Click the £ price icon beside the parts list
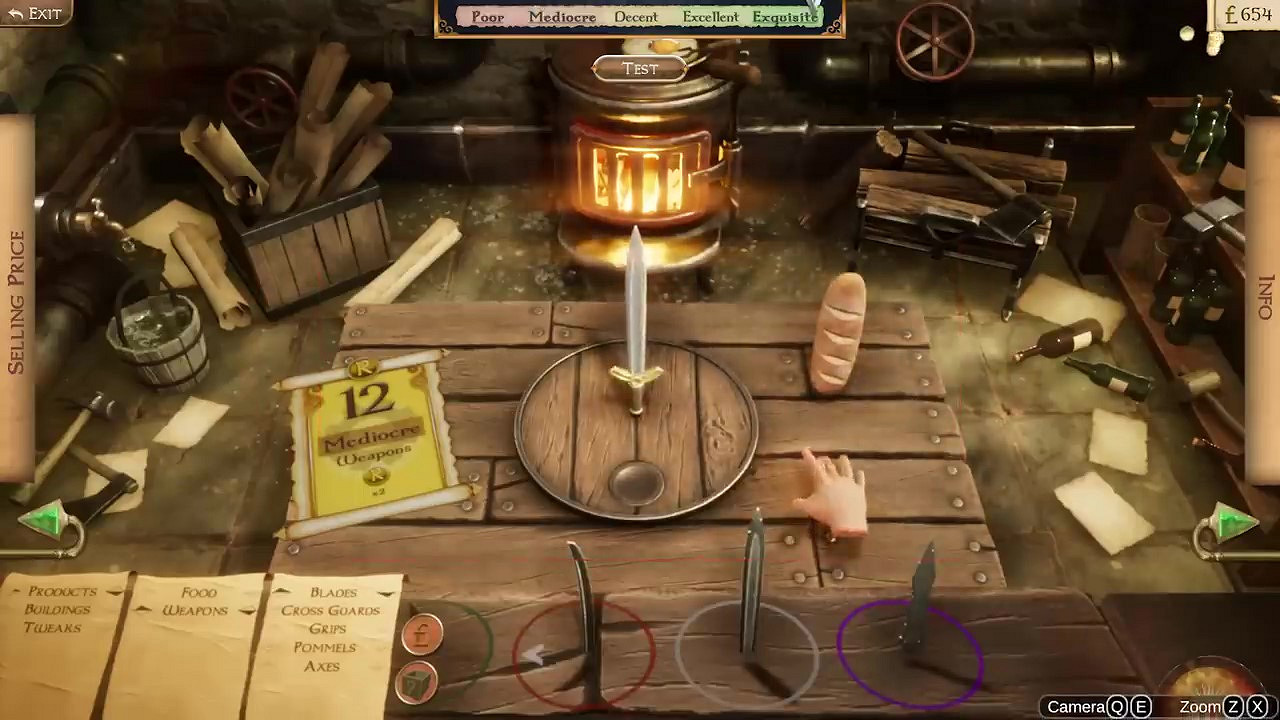The height and width of the screenshot is (720, 1280). point(422,633)
